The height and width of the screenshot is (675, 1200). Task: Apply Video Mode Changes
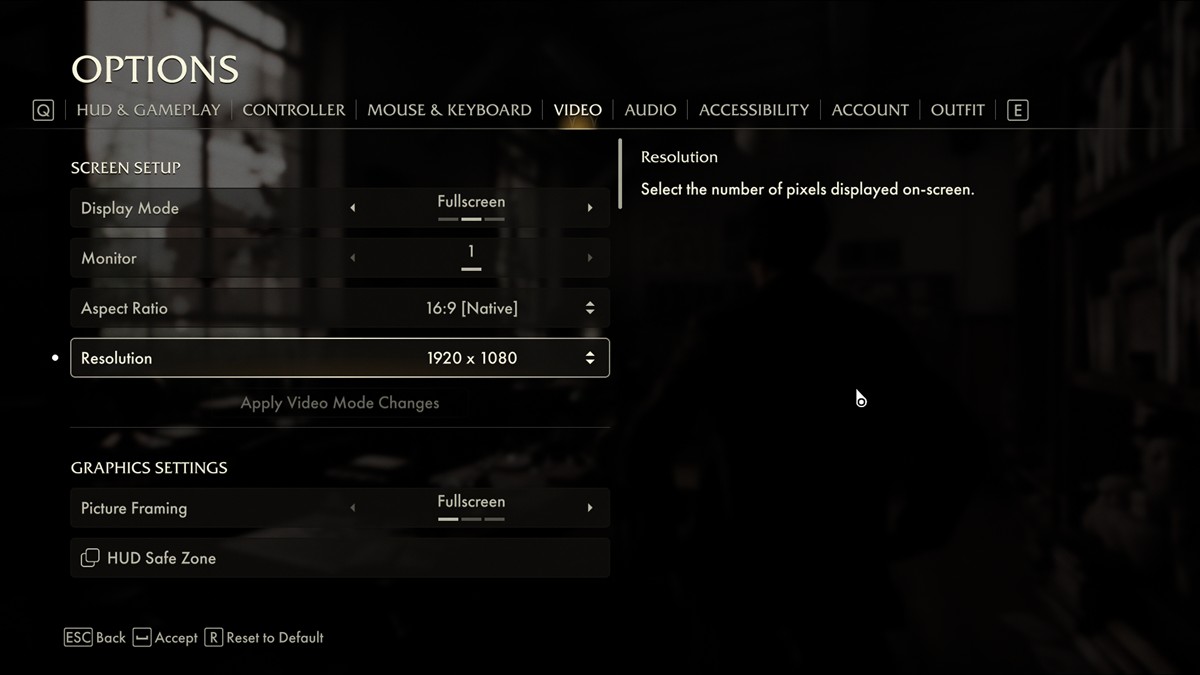[340, 403]
